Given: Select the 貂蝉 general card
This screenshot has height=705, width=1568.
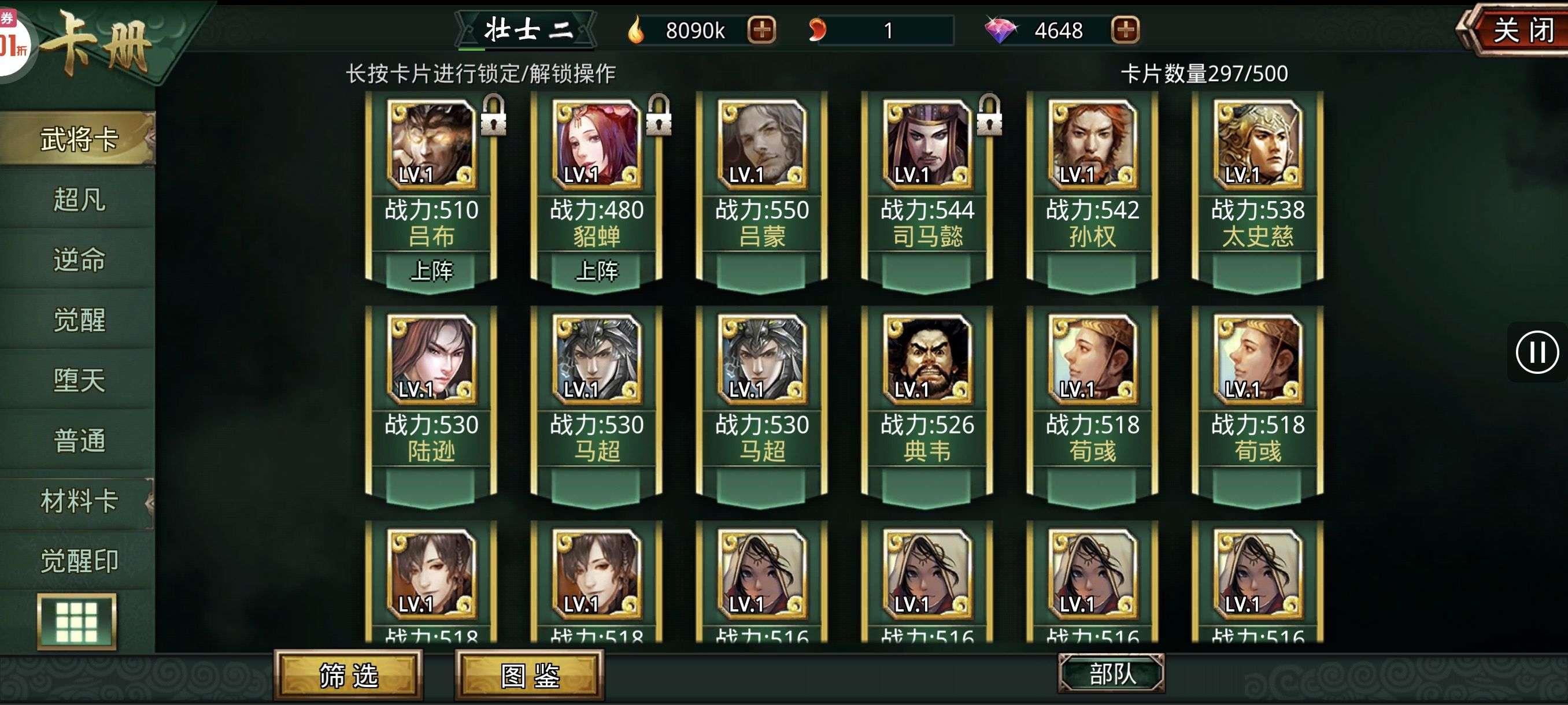Looking at the screenshot, I should coord(597,183).
